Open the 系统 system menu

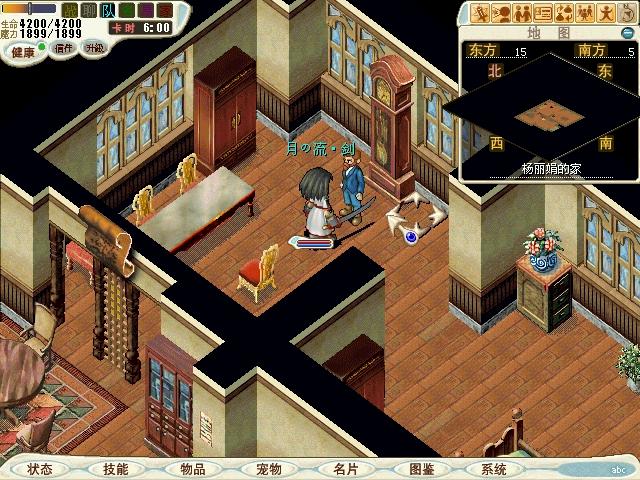[494, 468]
